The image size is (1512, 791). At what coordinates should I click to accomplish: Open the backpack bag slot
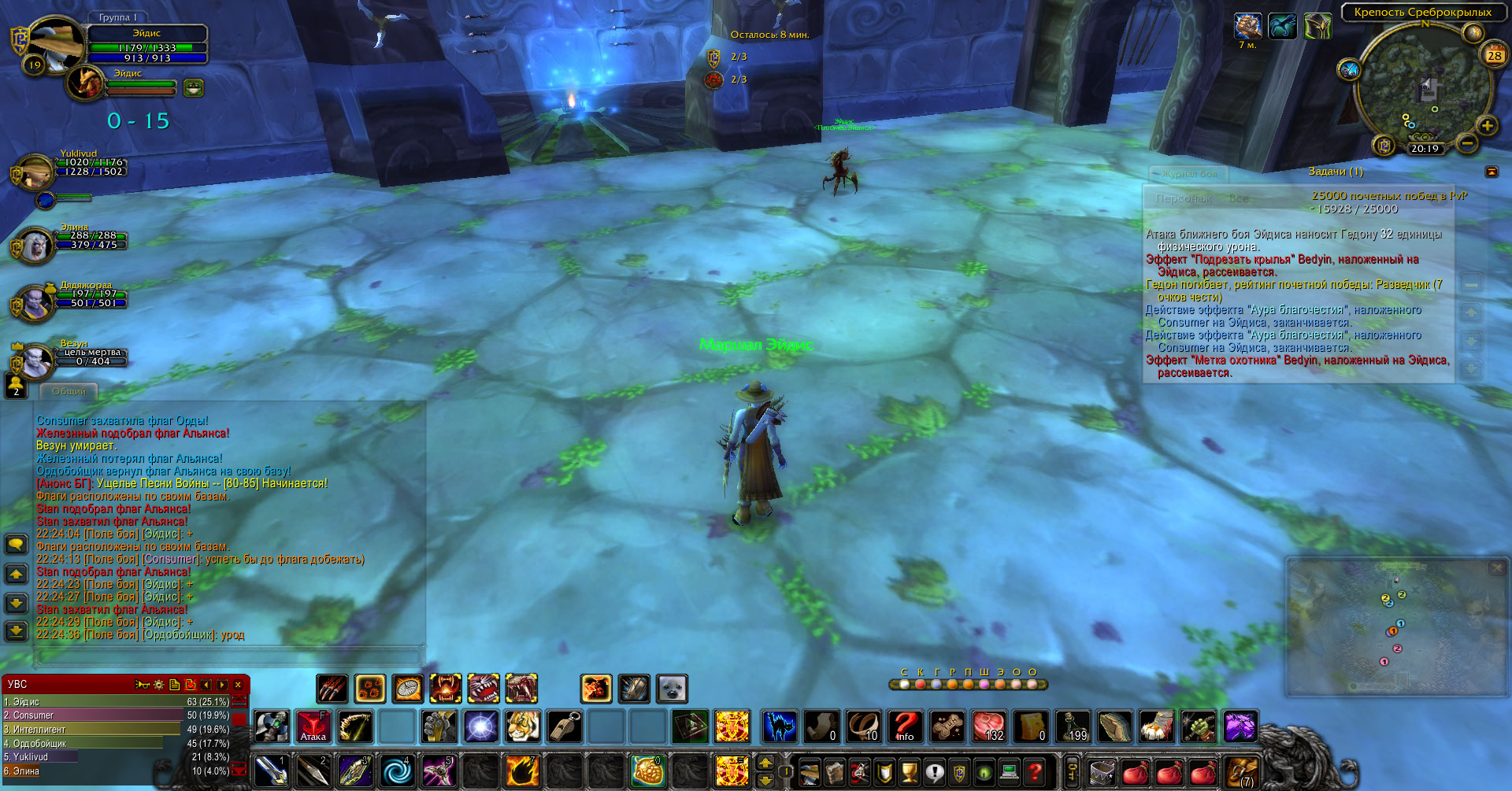1240,771
